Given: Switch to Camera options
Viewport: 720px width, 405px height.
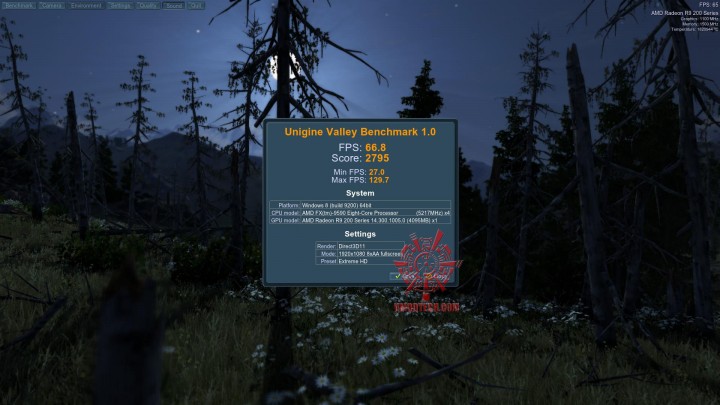Looking at the screenshot, I should (x=53, y=5).
